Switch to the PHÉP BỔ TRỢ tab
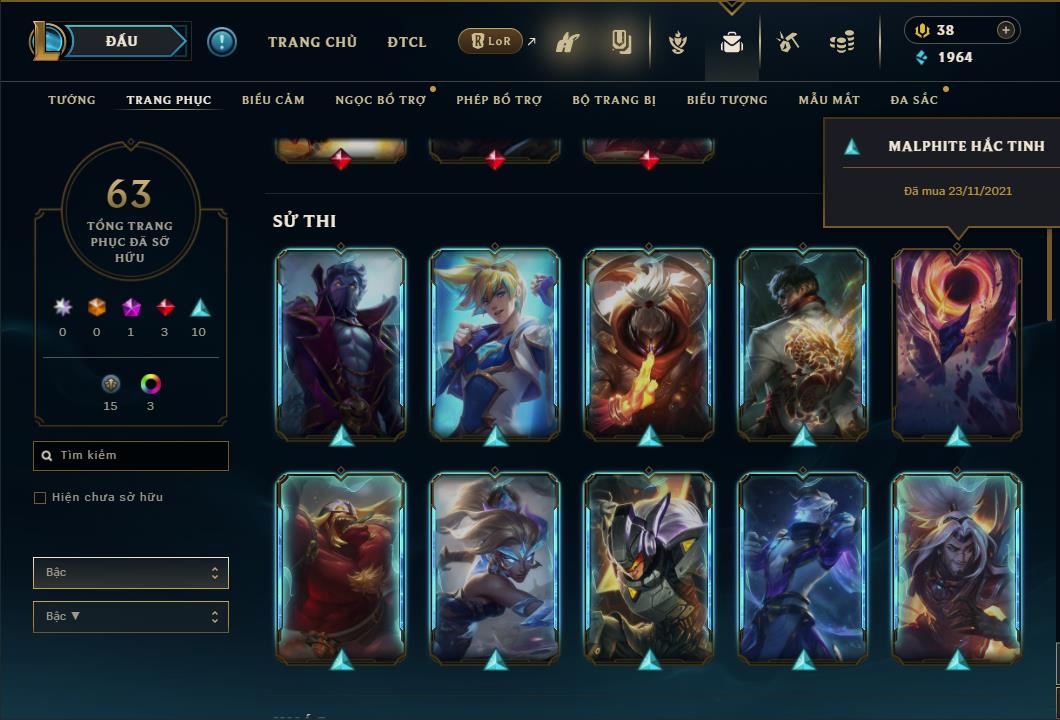Viewport: 1060px width, 720px height. click(x=499, y=100)
